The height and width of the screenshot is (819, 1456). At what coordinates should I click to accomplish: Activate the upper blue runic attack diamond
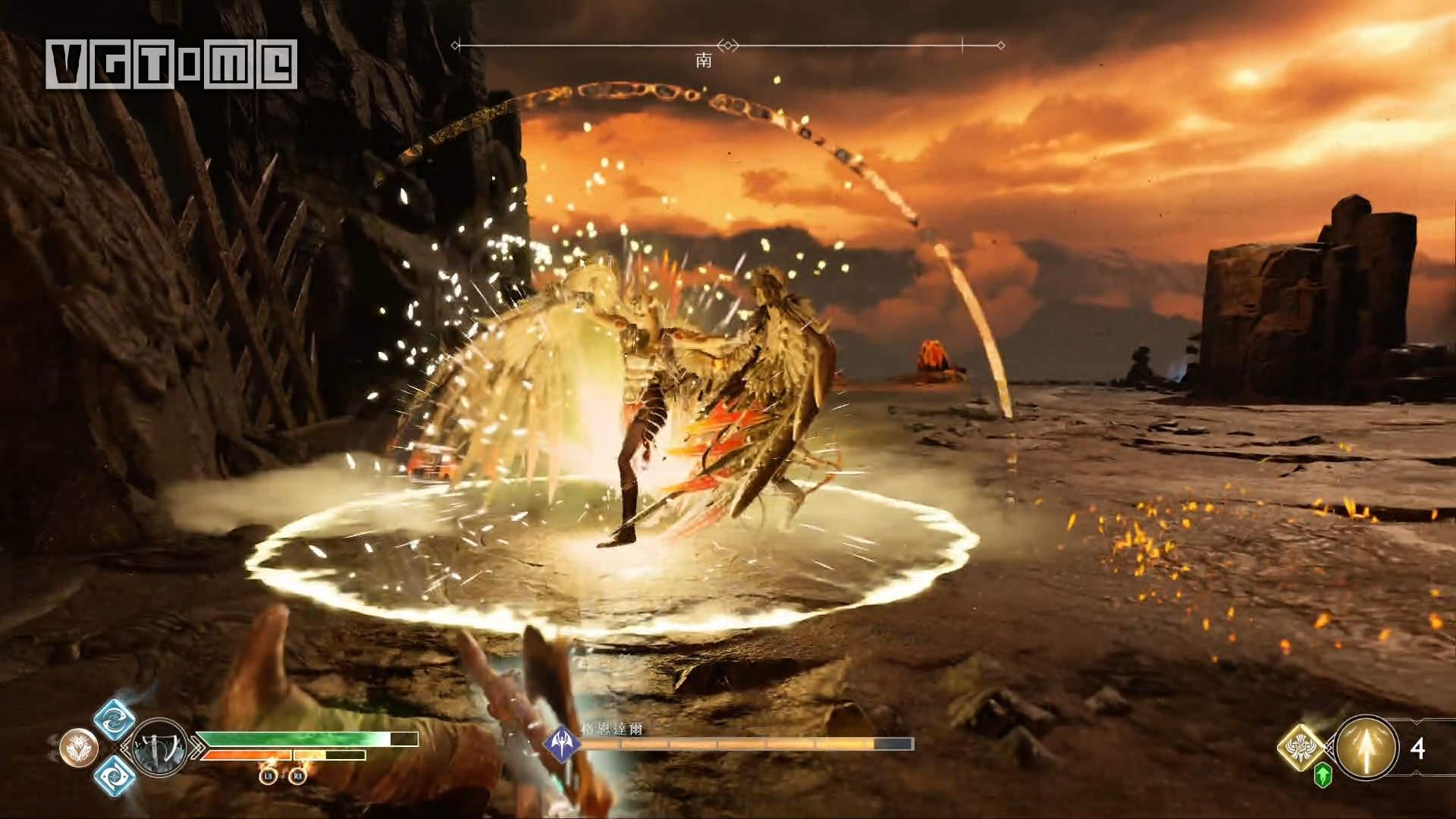[115, 719]
